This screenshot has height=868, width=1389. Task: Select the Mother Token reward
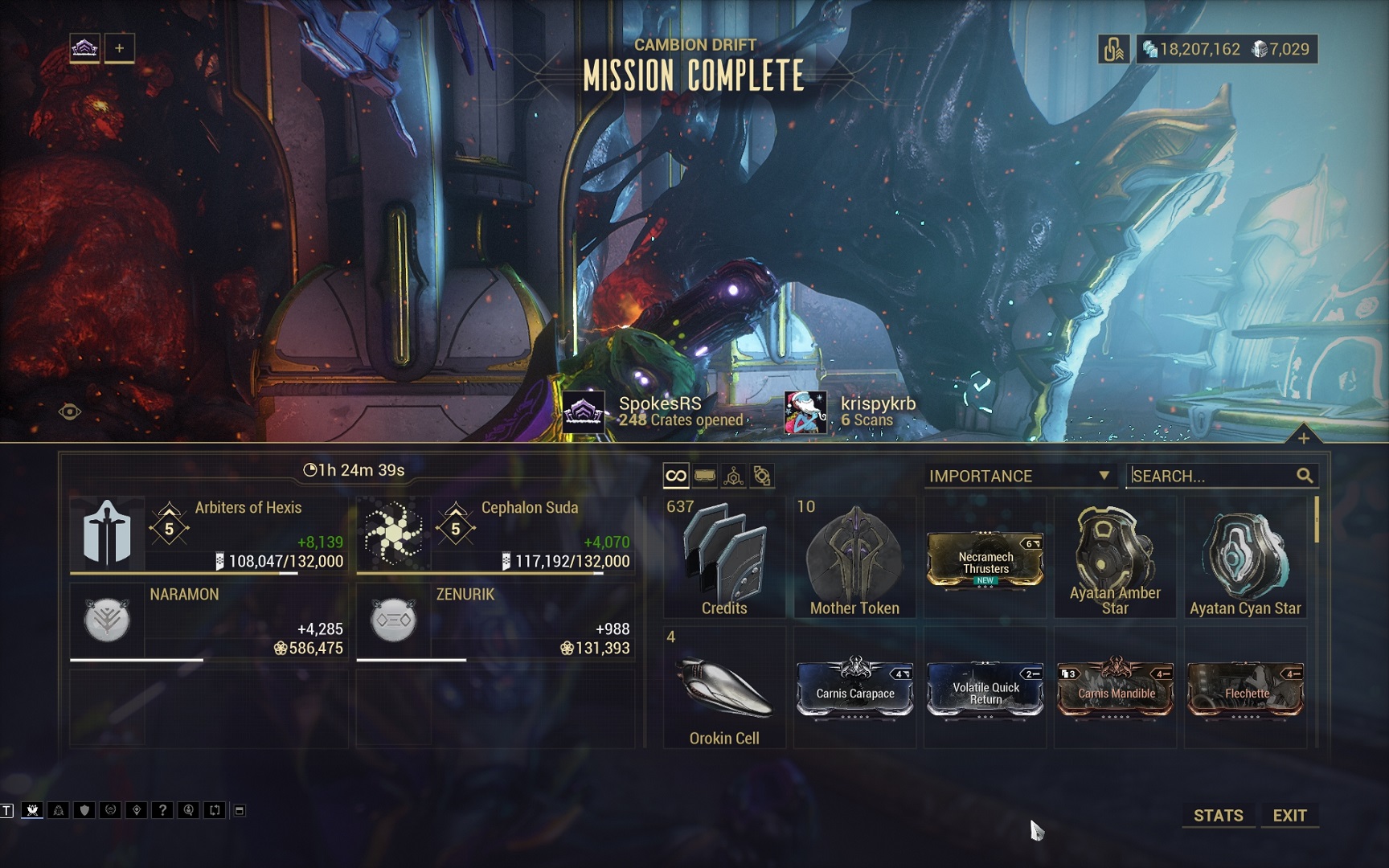click(x=854, y=558)
